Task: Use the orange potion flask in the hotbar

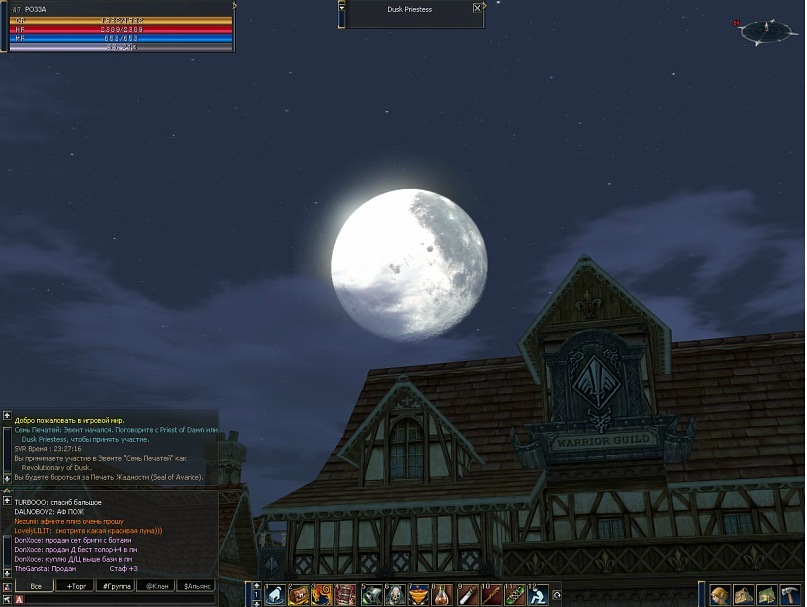Action: click(443, 595)
